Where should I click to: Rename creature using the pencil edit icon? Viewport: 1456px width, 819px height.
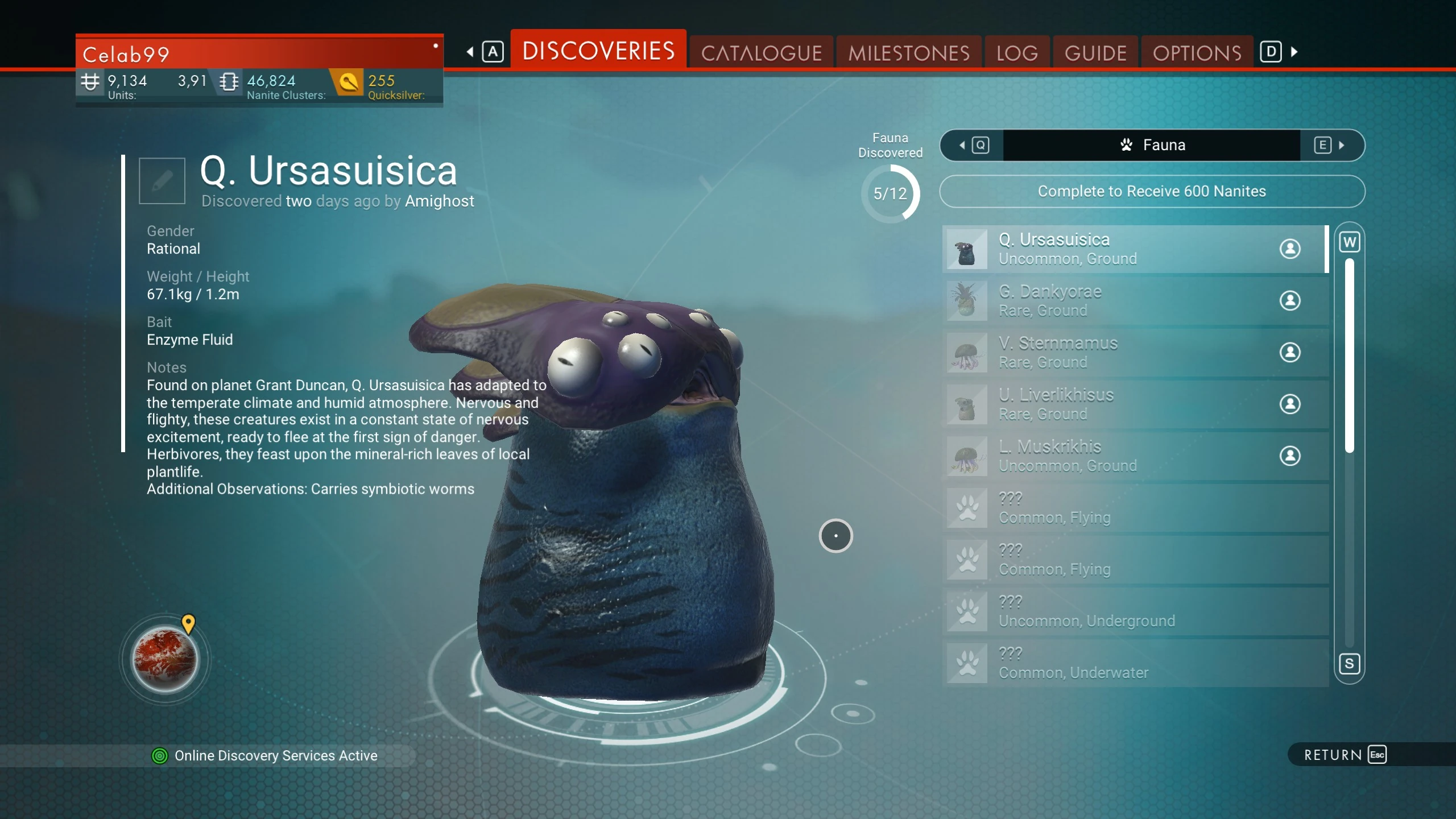pos(162,181)
